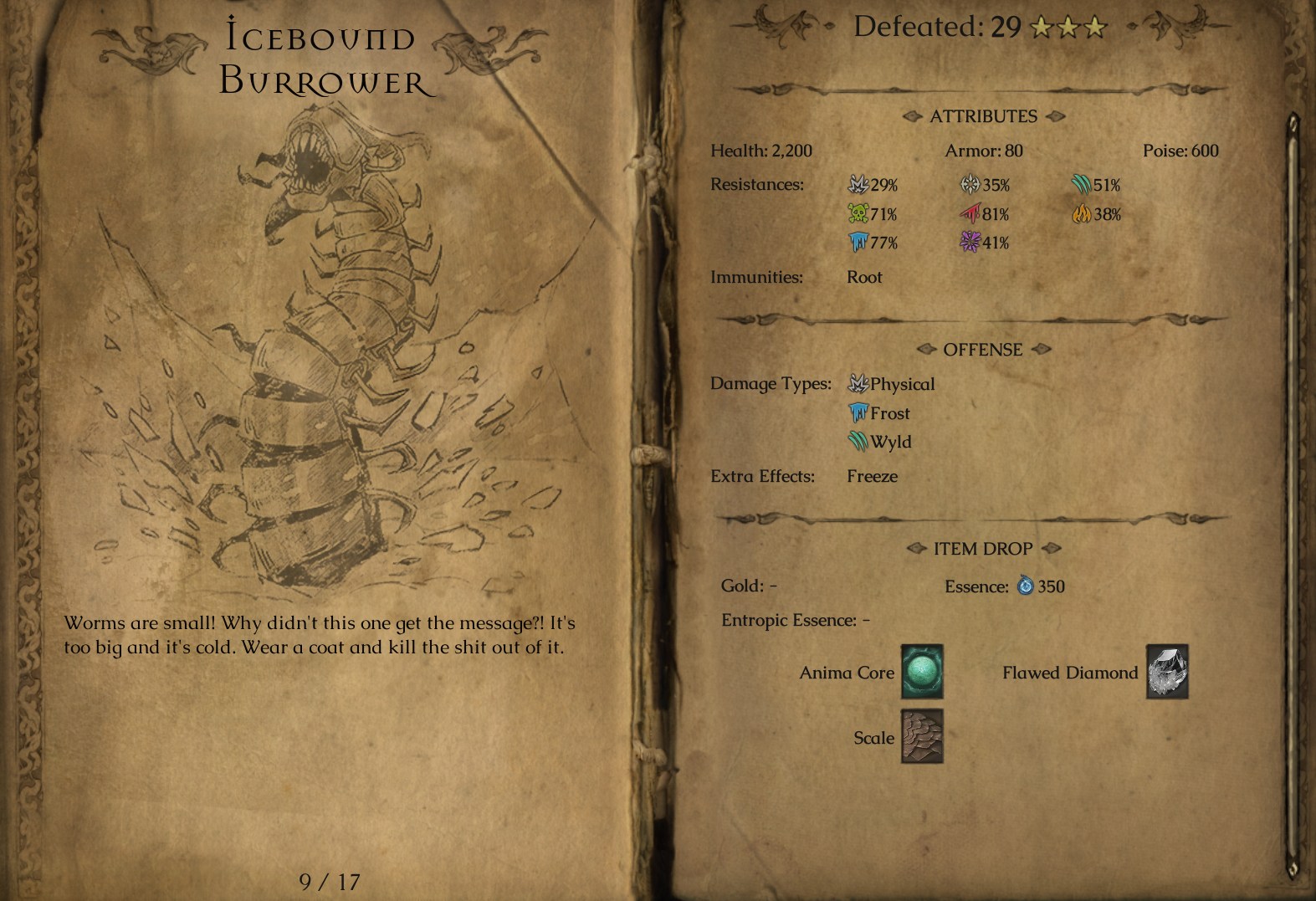Select the Anima Core drop icon

tap(922, 672)
